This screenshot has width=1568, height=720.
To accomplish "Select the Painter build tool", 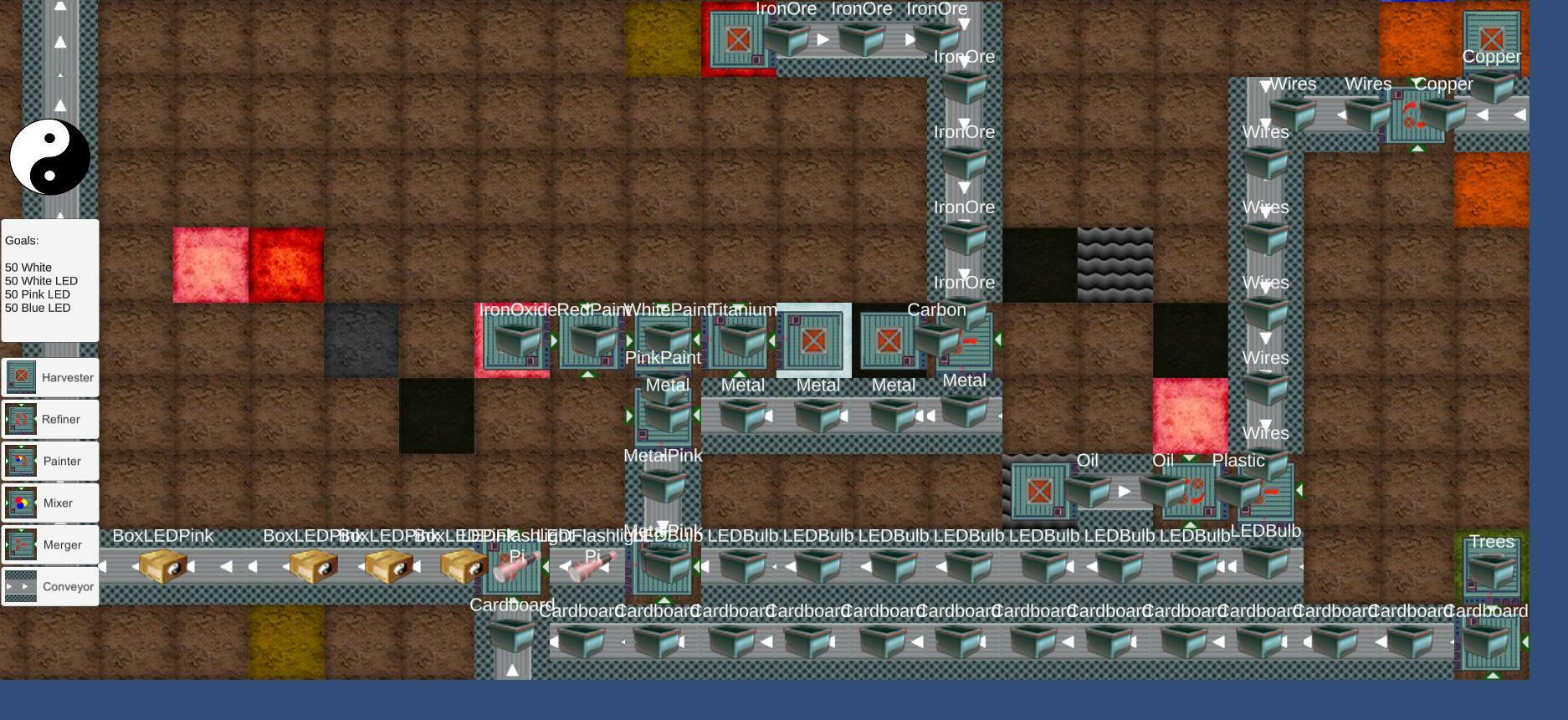I will [x=49, y=461].
